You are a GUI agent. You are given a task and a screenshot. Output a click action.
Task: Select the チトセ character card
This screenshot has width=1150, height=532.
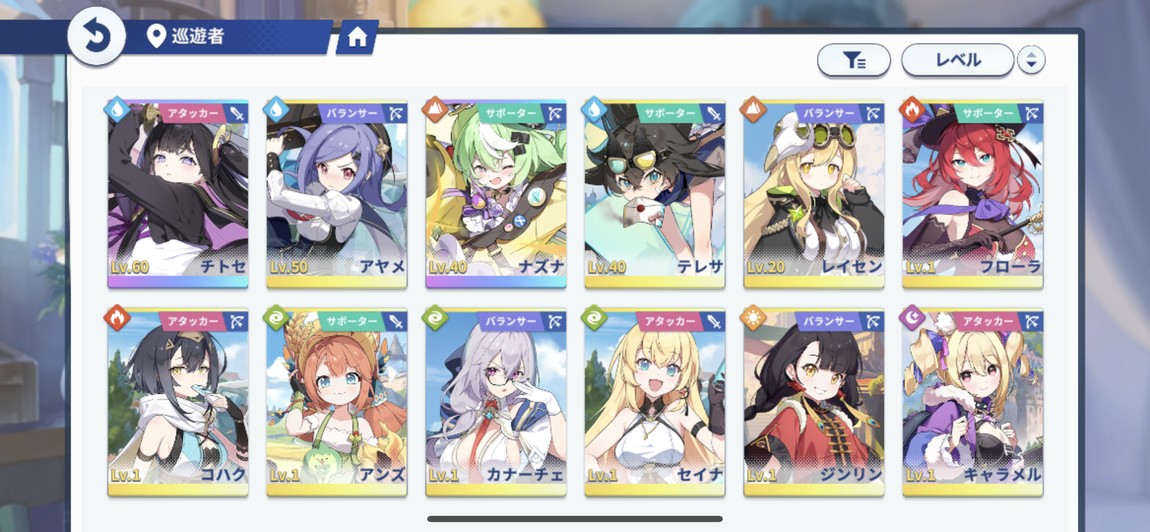(x=178, y=193)
